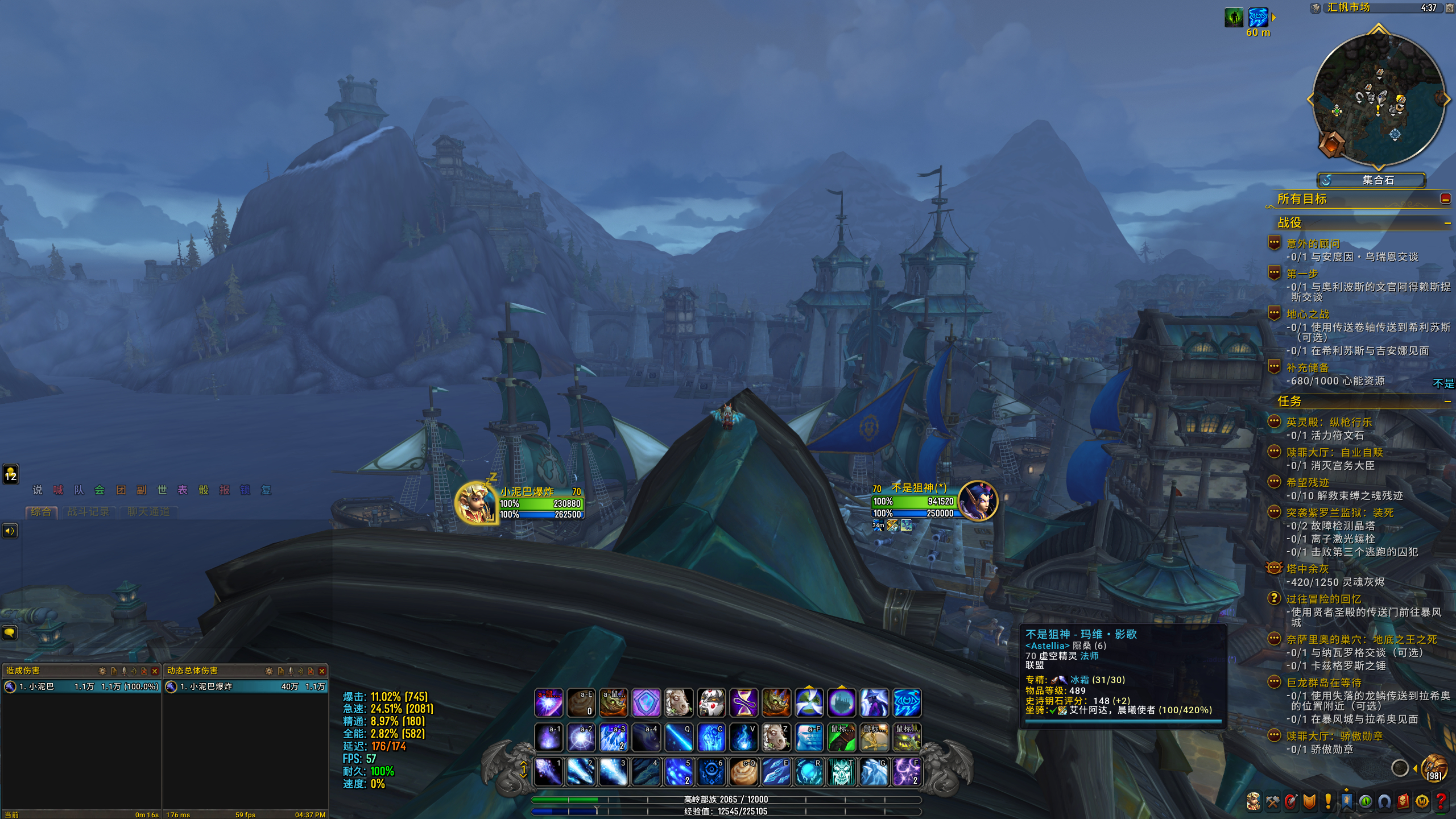Open settings gear of 动态总体伤害 meter
The image size is (1456, 819).
click(x=270, y=671)
